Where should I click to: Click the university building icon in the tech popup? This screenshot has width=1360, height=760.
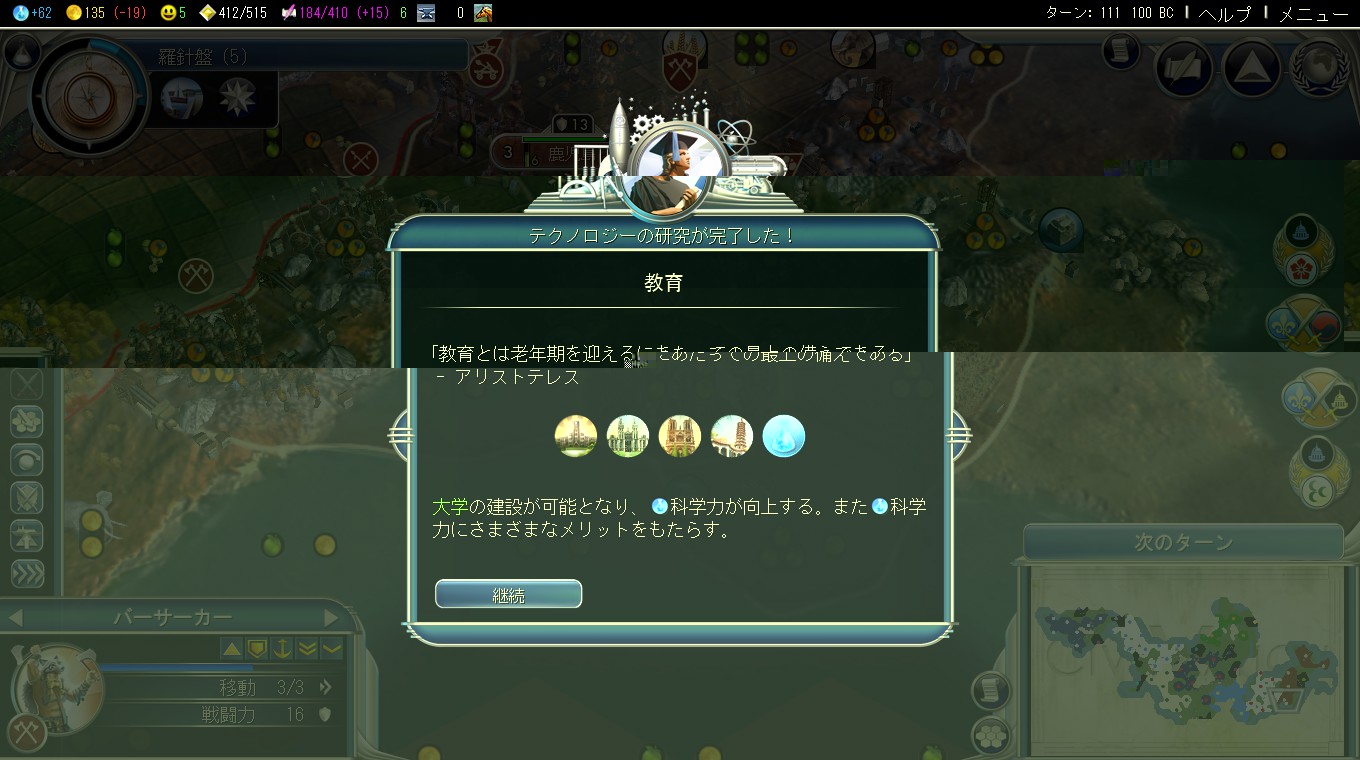tap(576, 435)
